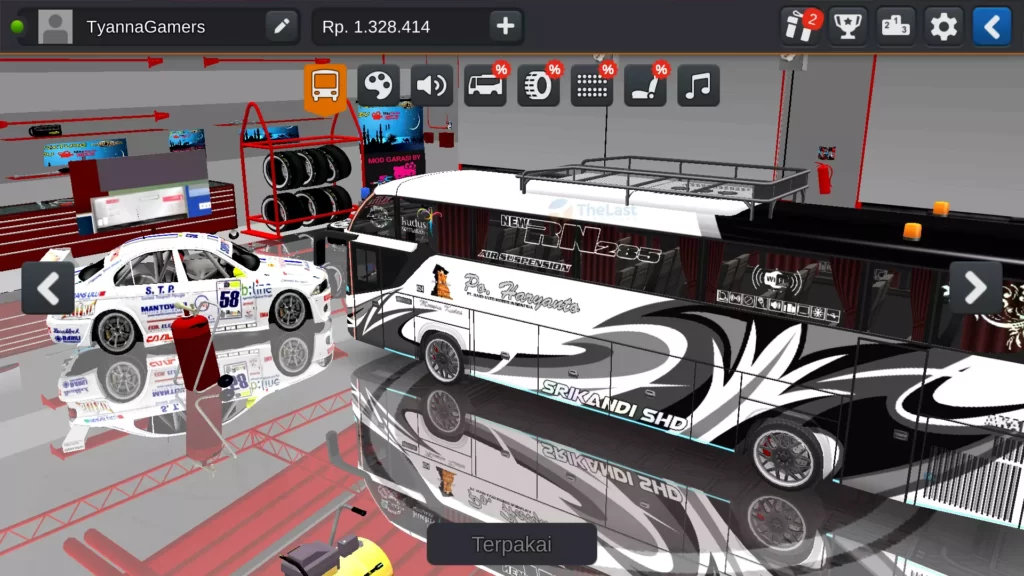
Task: Switch to the music note tab
Action: click(699, 86)
